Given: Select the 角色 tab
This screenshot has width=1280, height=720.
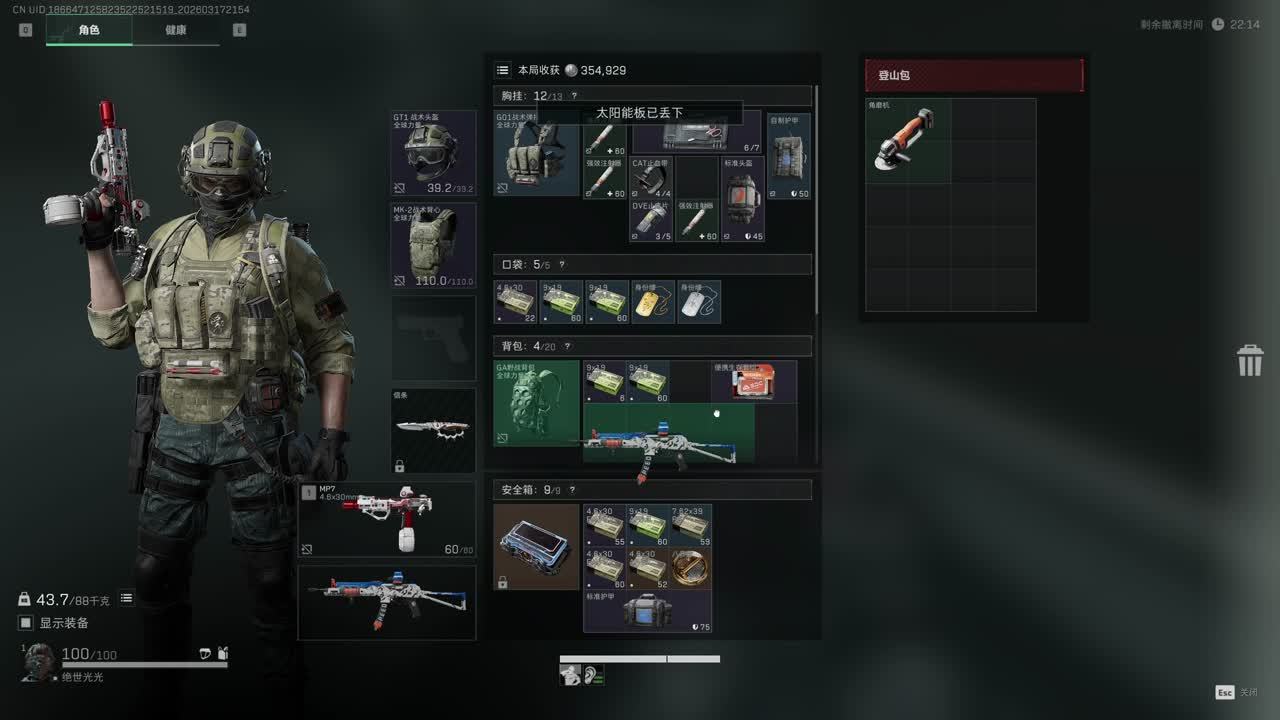Looking at the screenshot, I should click(89, 30).
